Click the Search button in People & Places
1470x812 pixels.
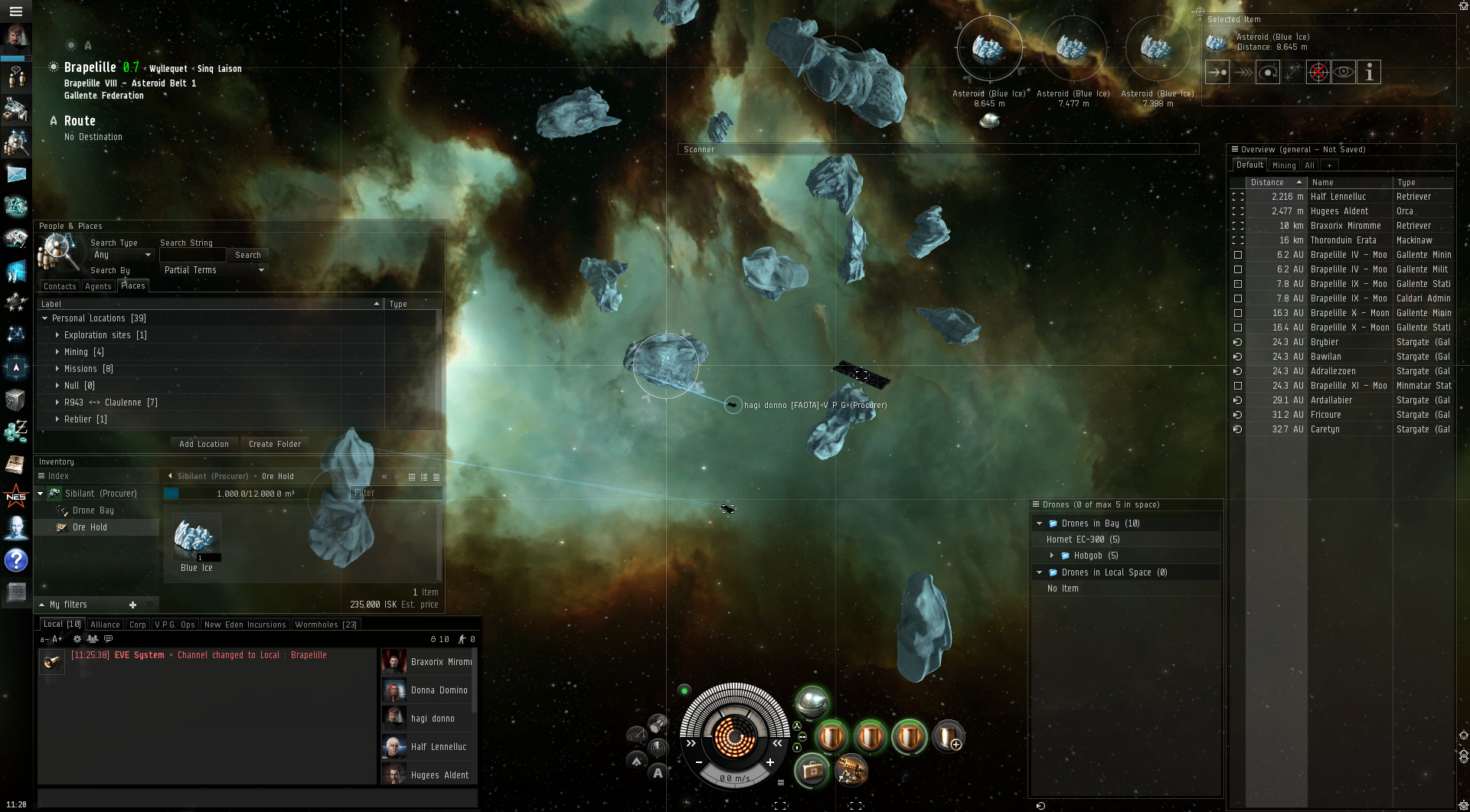(247, 255)
